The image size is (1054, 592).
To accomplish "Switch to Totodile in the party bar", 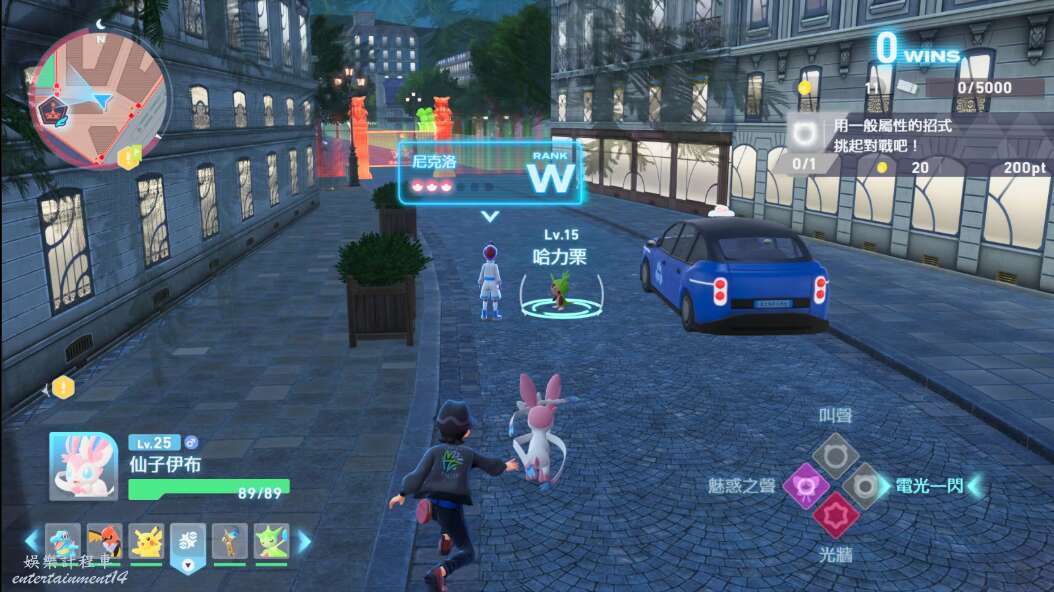I will pos(62,542).
